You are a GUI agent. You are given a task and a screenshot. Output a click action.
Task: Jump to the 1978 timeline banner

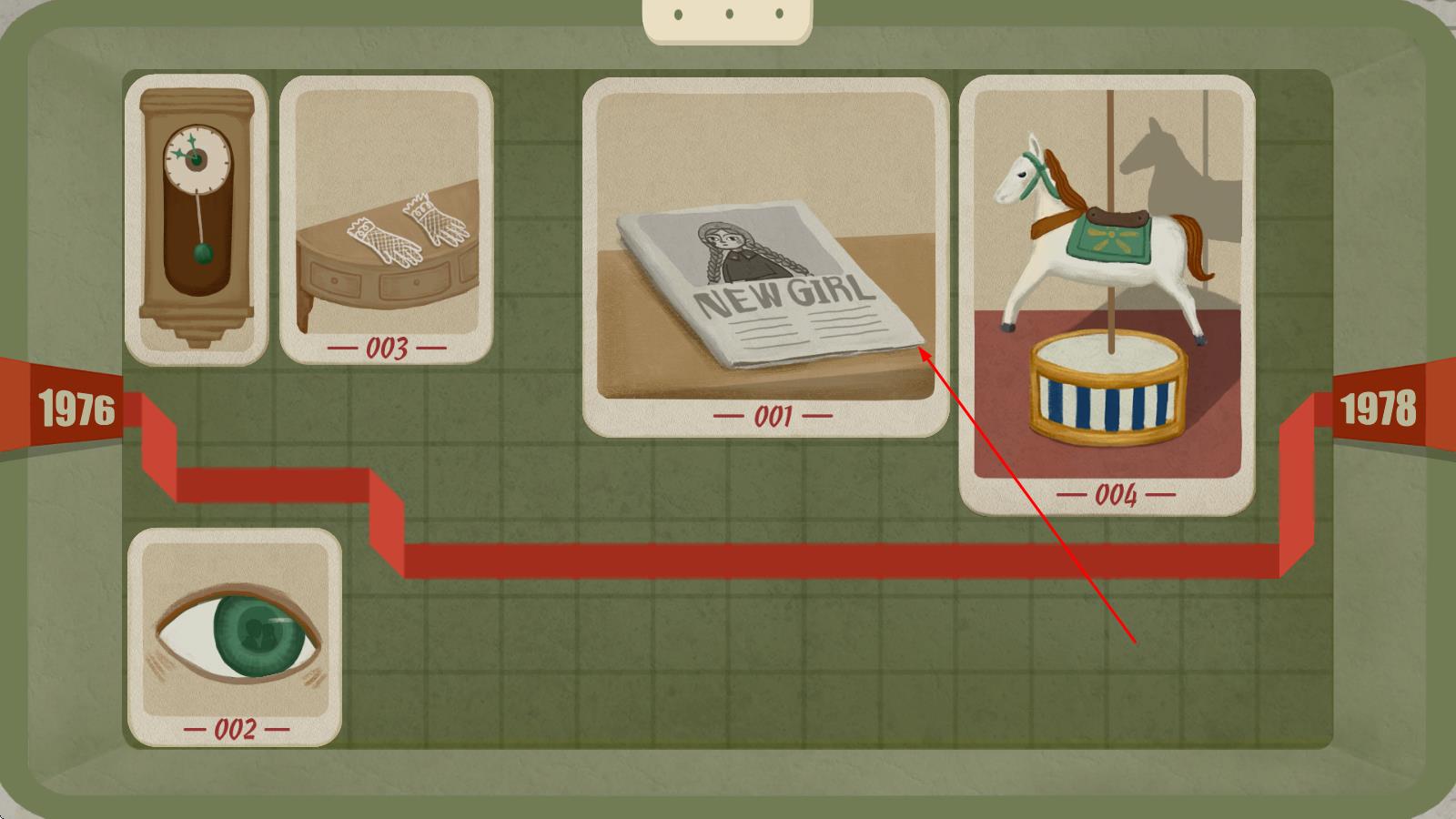(x=1378, y=408)
